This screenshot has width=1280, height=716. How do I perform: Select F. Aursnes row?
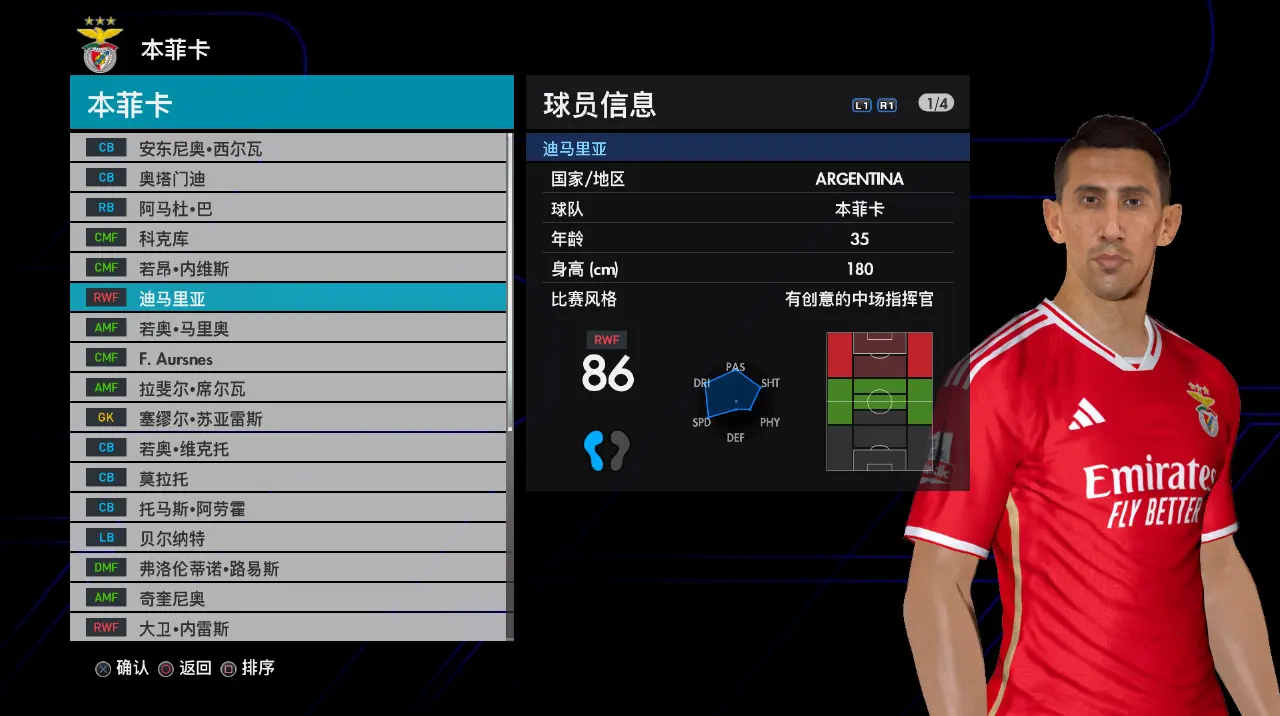pos(288,358)
